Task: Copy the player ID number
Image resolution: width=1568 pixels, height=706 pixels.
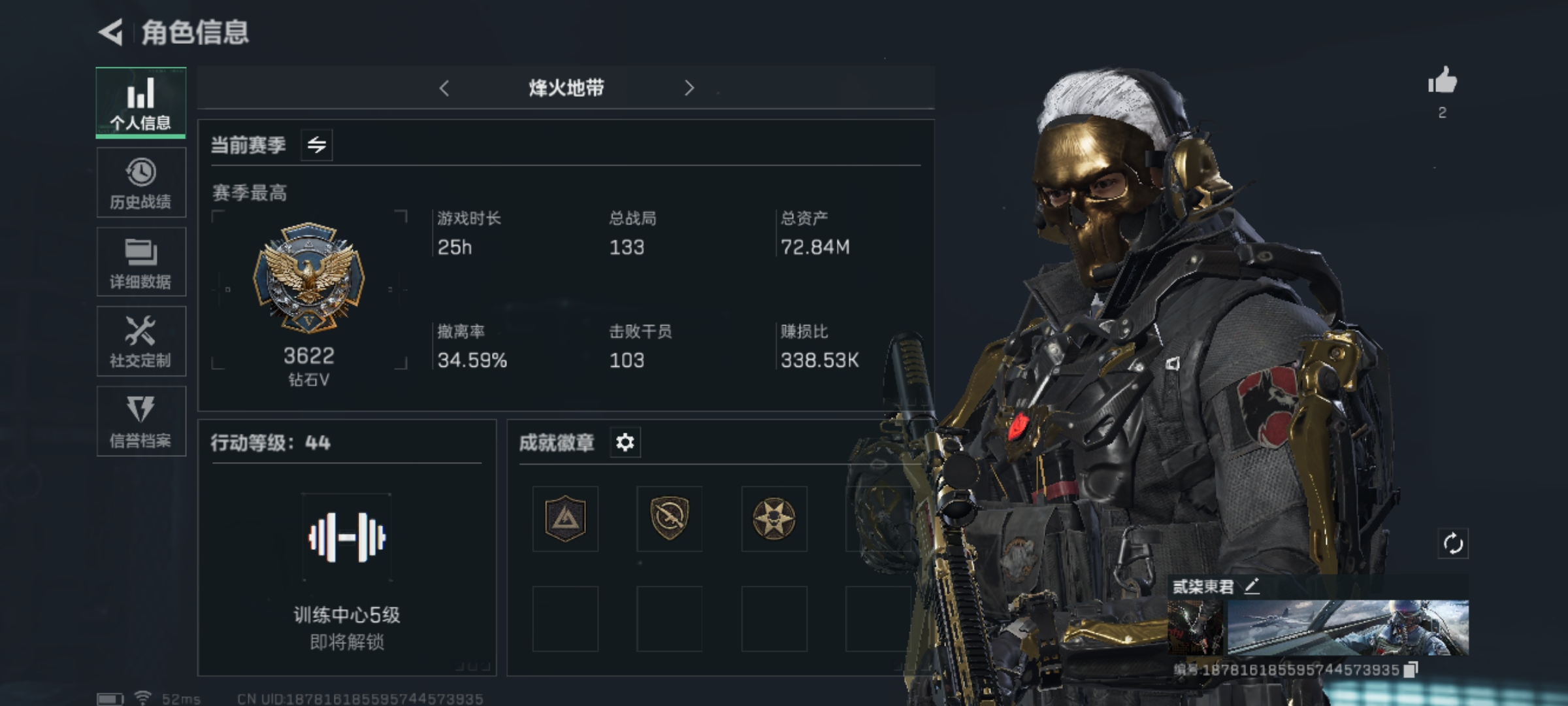Action: [x=1411, y=669]
